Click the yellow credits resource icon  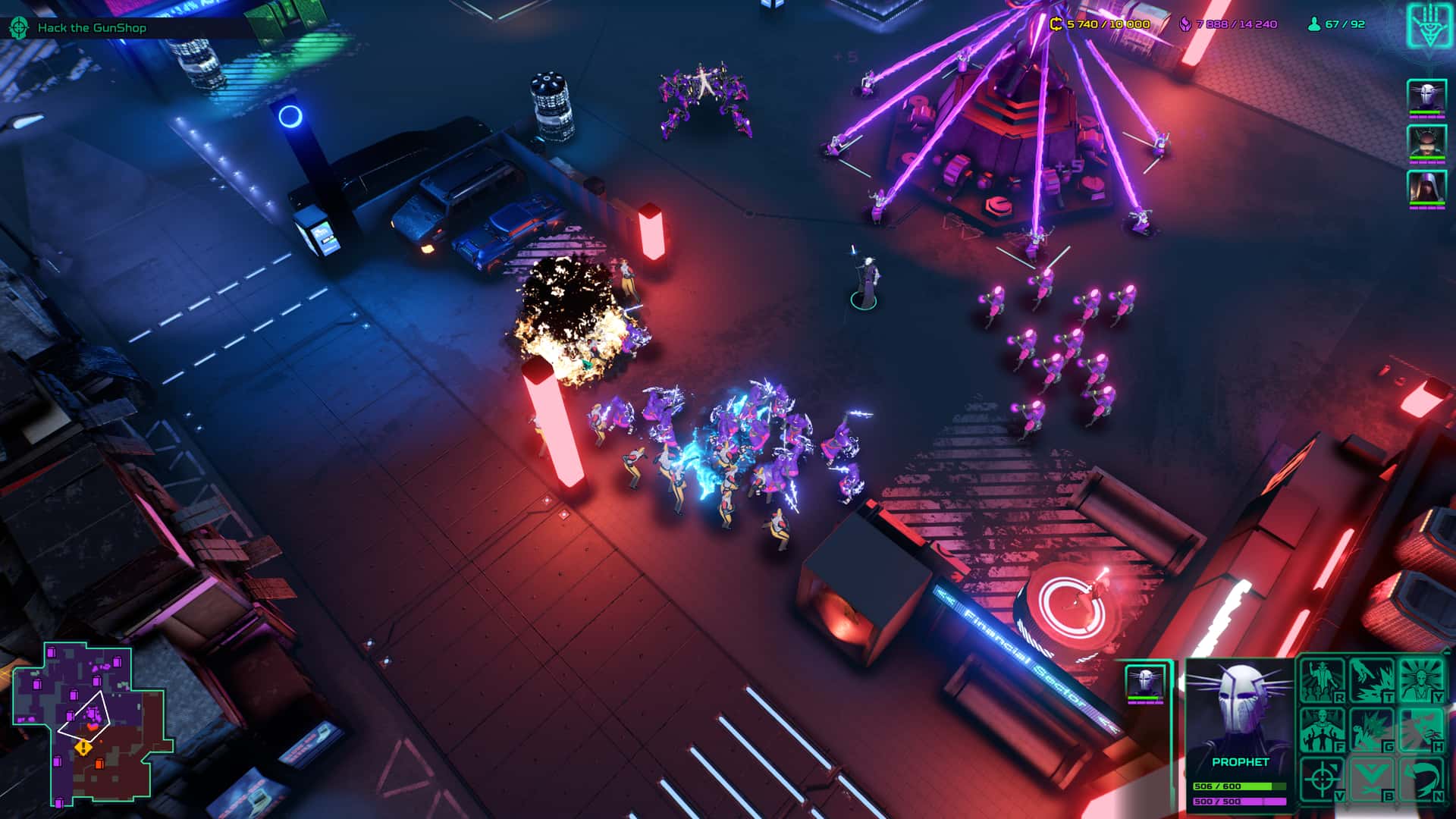coord(1056,24)
